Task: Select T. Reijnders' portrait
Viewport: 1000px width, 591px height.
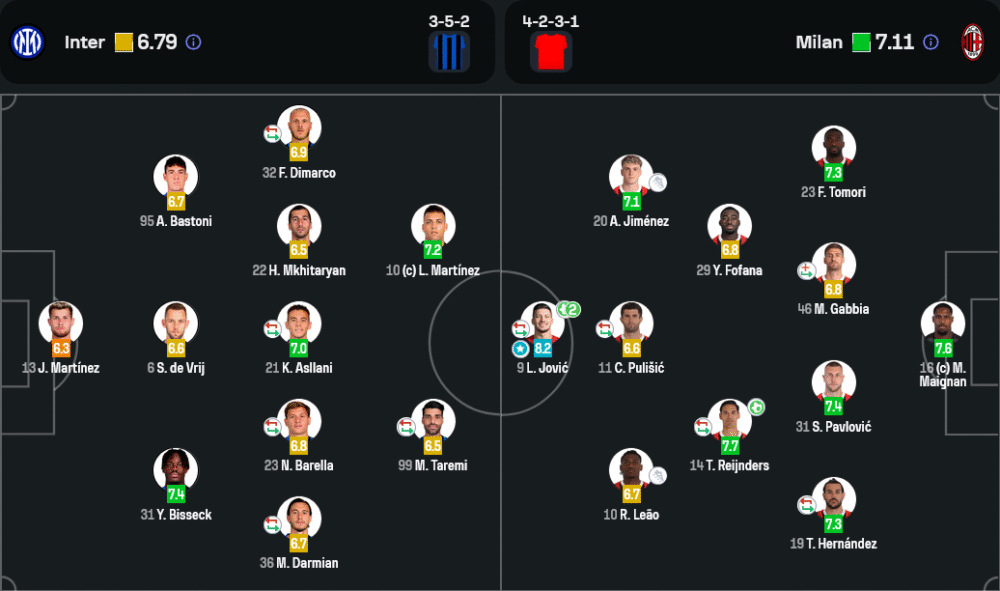Action: 729,421
